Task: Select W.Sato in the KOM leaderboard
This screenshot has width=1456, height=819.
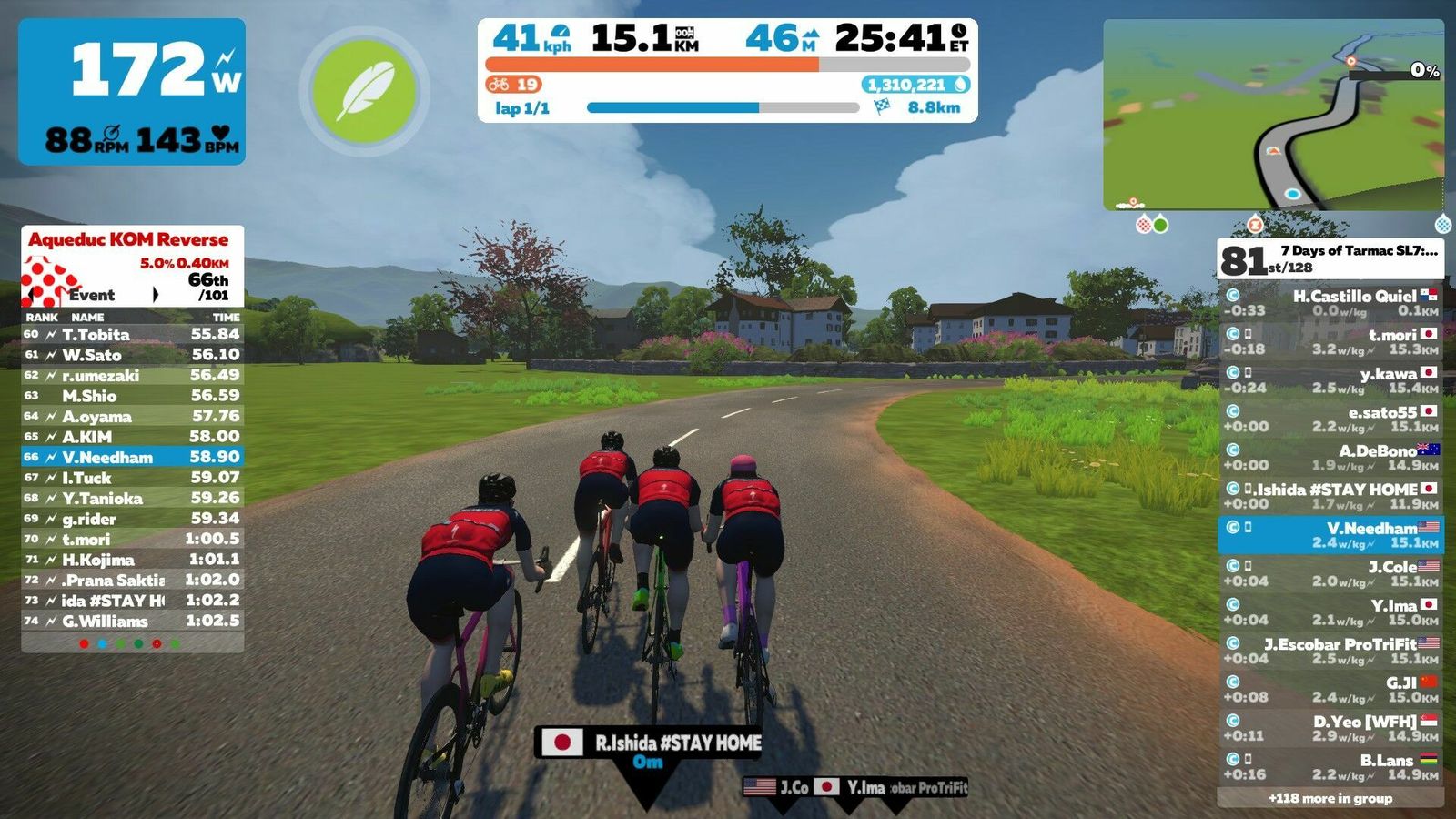Action: pos(132,355)
